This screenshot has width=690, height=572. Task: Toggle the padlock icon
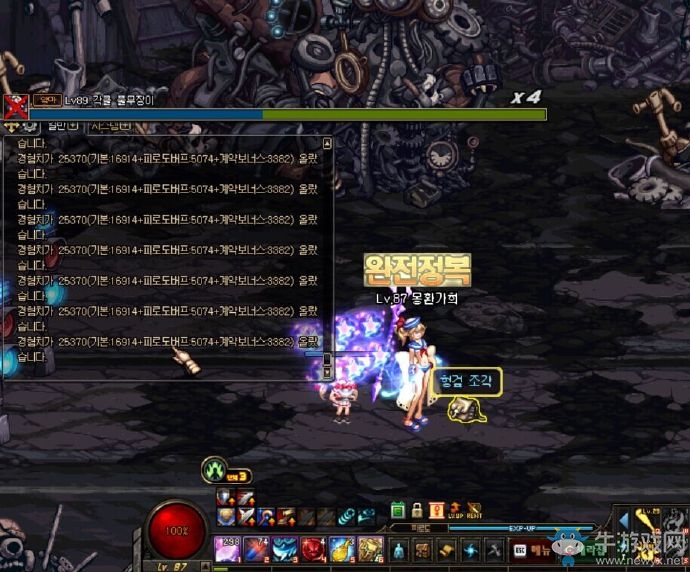pyautogui.click(x=417, y=510)
